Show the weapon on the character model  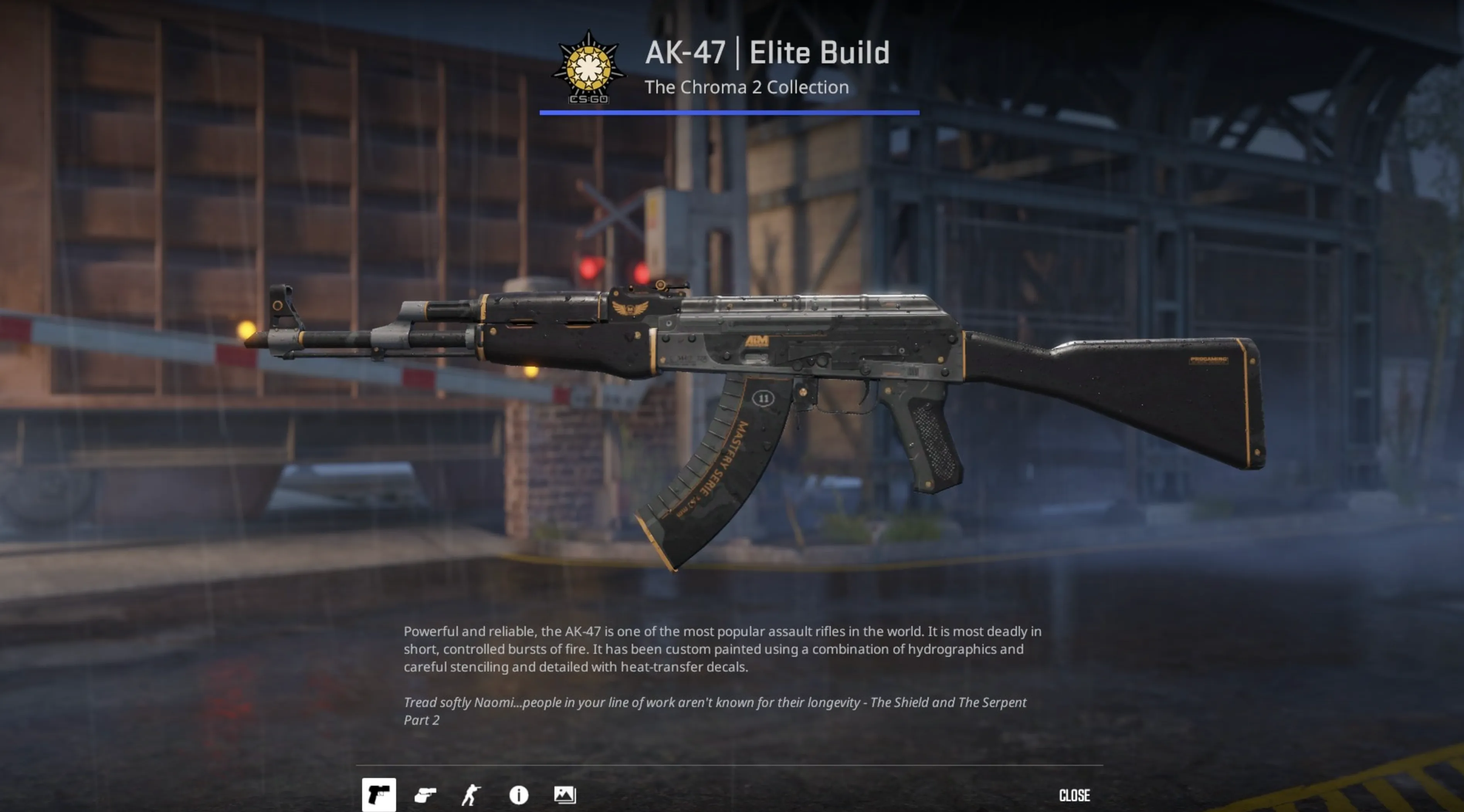pyautogui.click(x=471, y=795)
